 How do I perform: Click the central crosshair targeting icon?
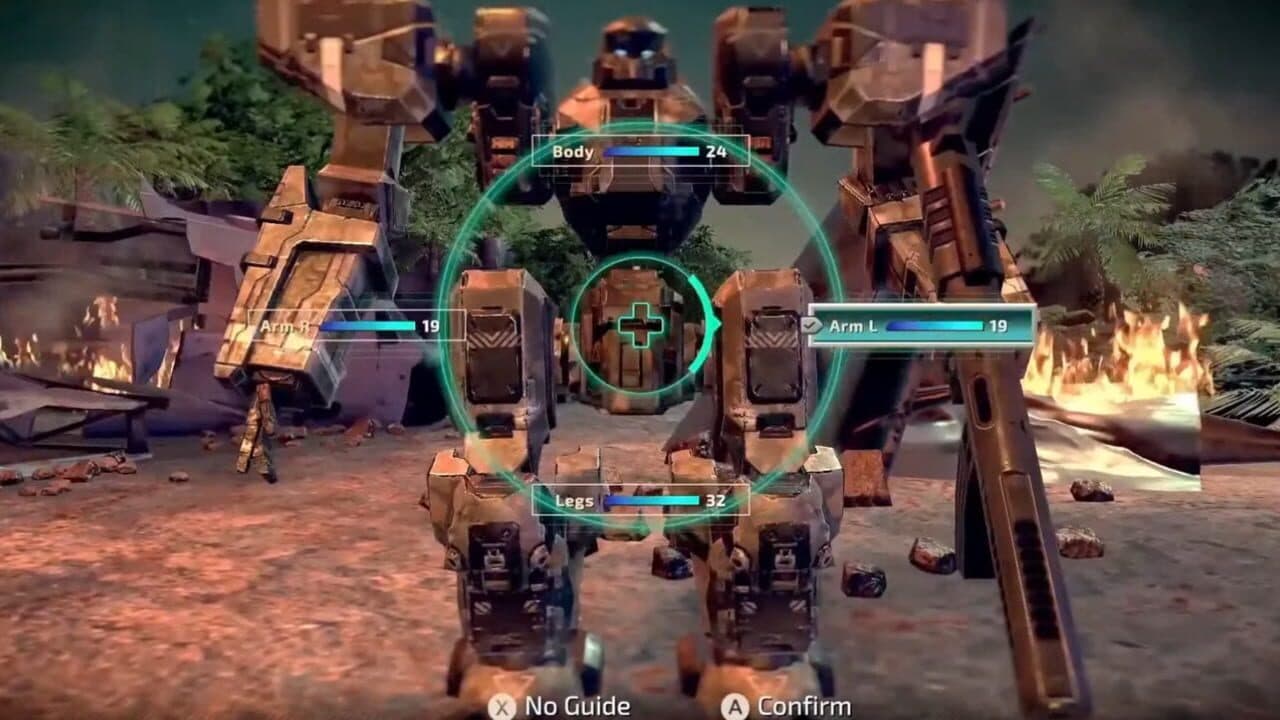[639, 325]
